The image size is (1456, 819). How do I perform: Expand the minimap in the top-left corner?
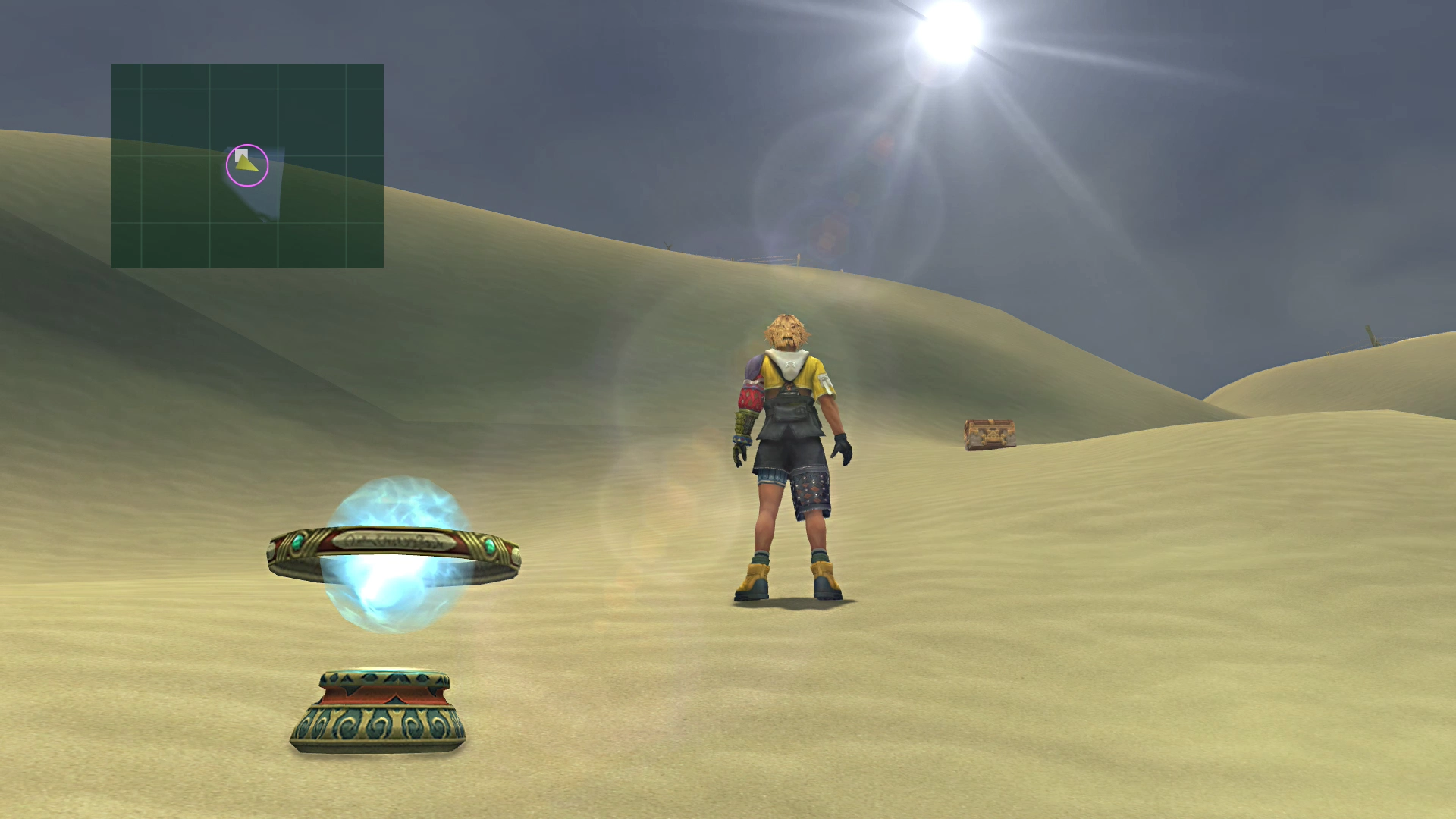pos(248,167)
